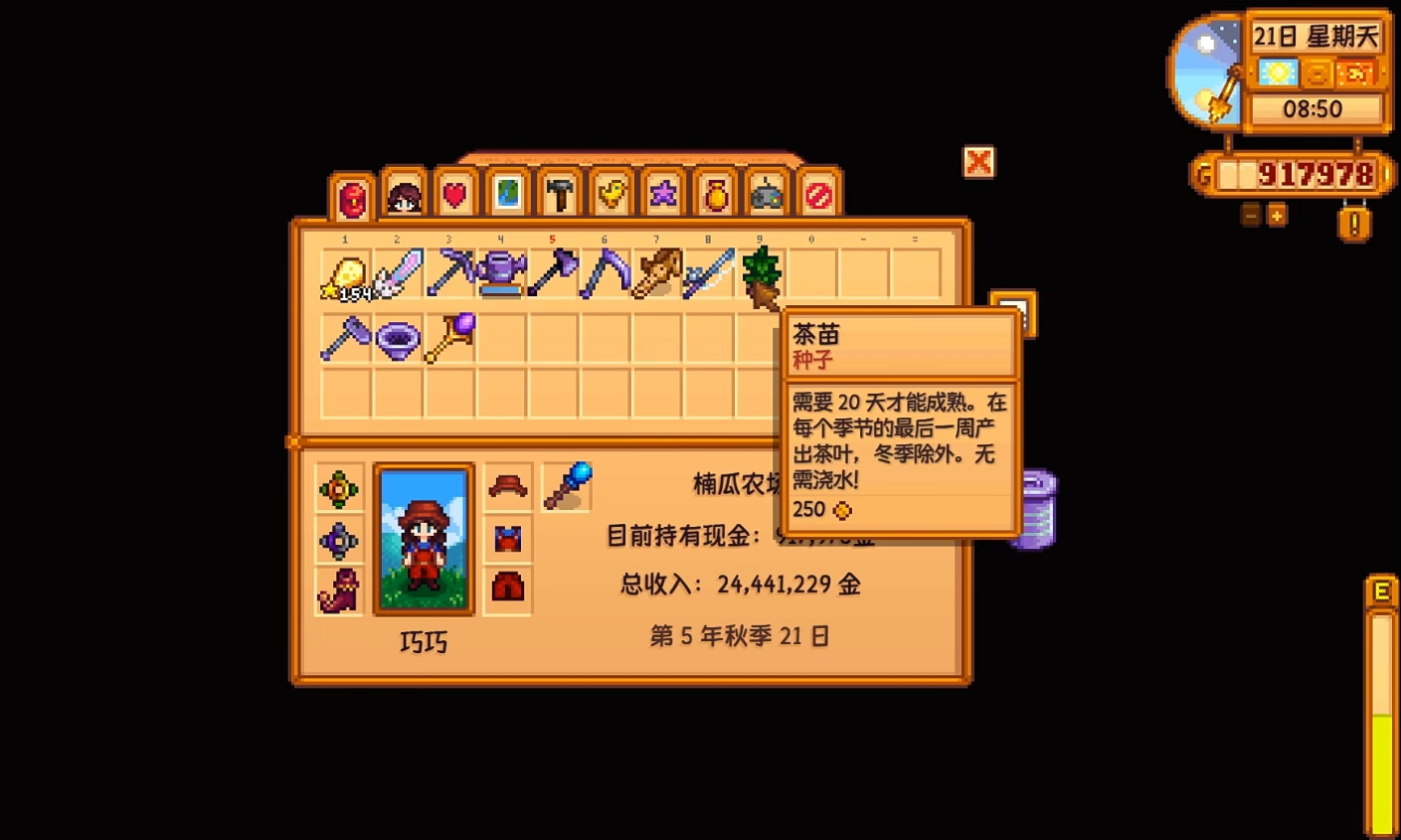
Task: Click Qiaoqiao's character portrait
Action: pyautogui.click(x=422, y=538)
